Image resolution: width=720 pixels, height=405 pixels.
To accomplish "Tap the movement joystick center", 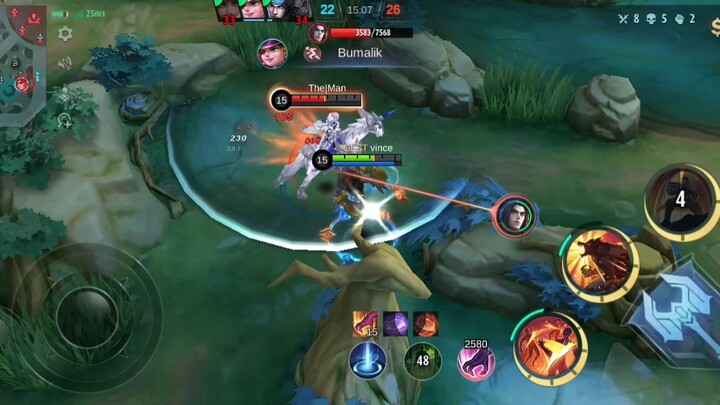I will [x=87, y=317].
